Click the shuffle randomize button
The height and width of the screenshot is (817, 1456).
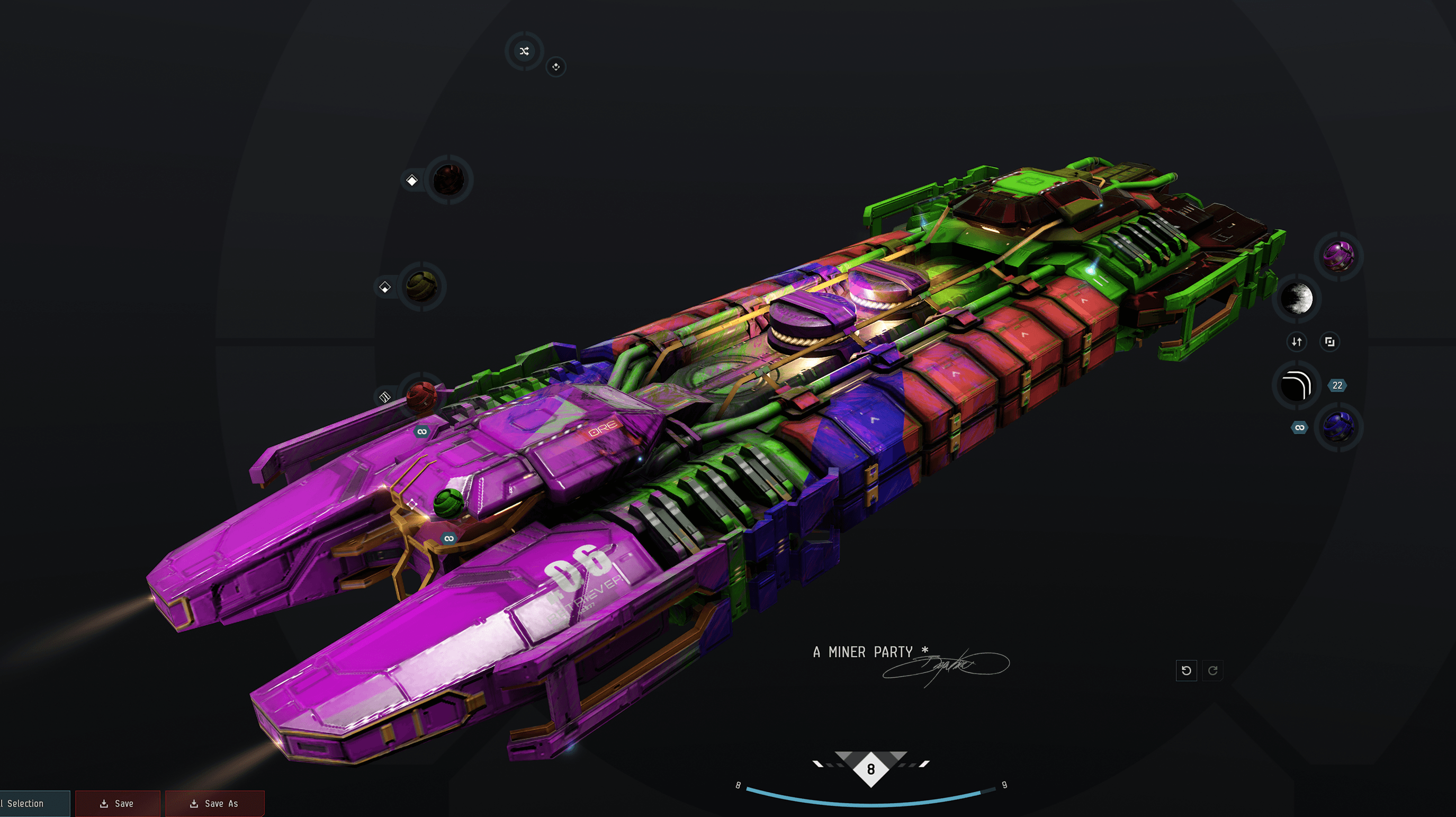[x=524, y=51]
